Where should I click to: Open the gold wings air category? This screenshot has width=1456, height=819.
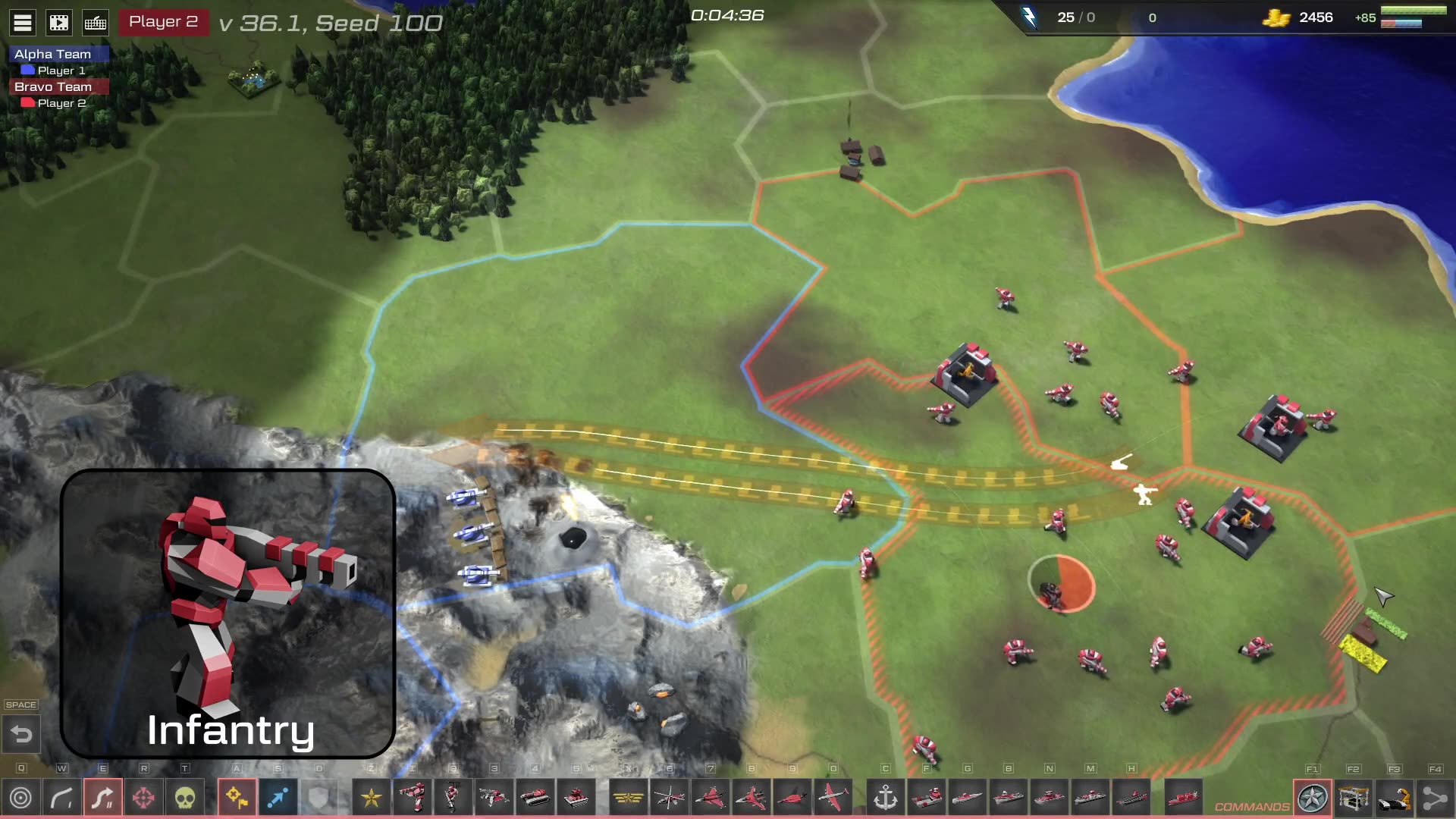(x=628, y=798)
